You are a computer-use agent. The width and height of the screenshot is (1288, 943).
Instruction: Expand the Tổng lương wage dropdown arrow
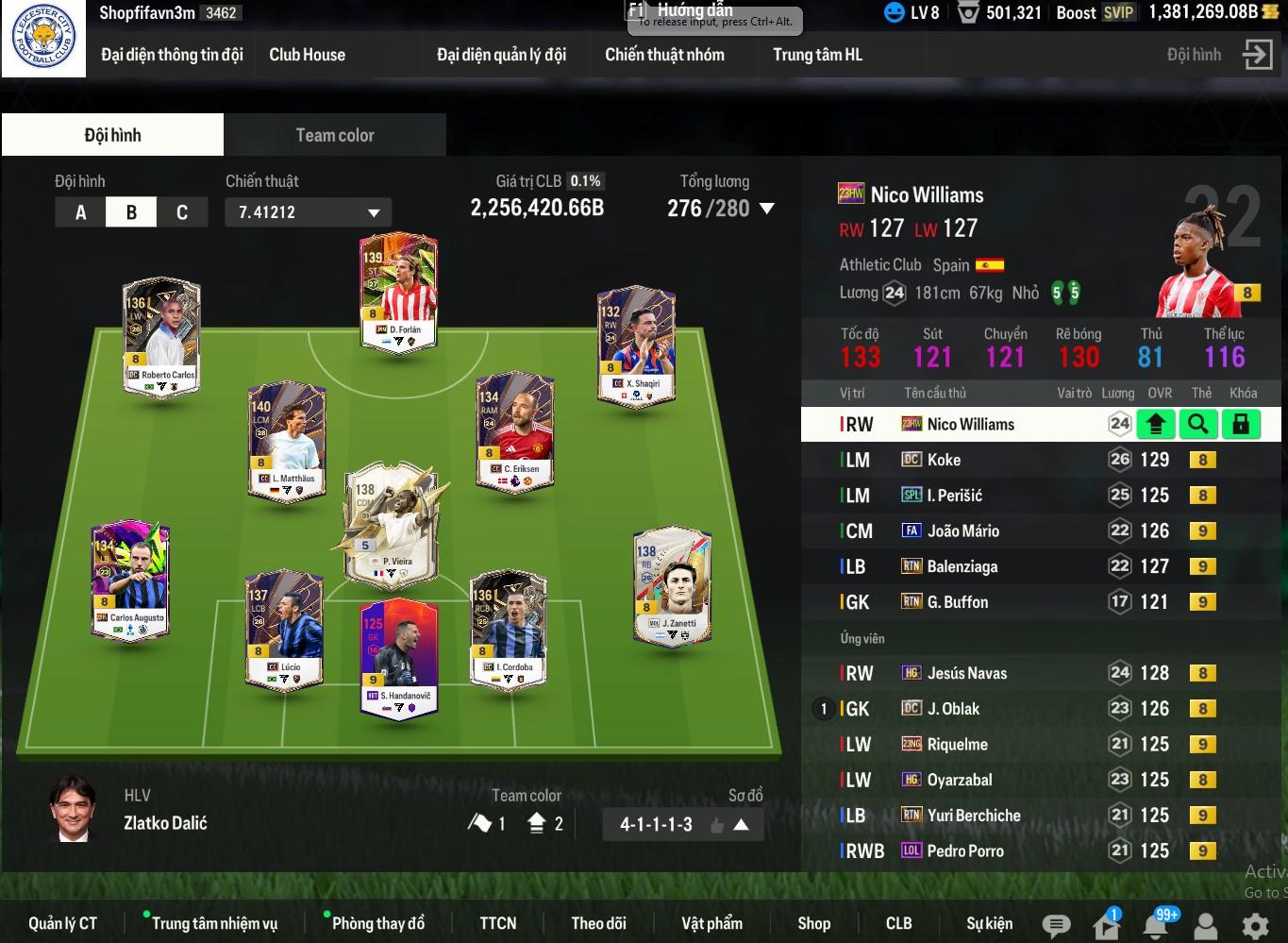point(767,209)
